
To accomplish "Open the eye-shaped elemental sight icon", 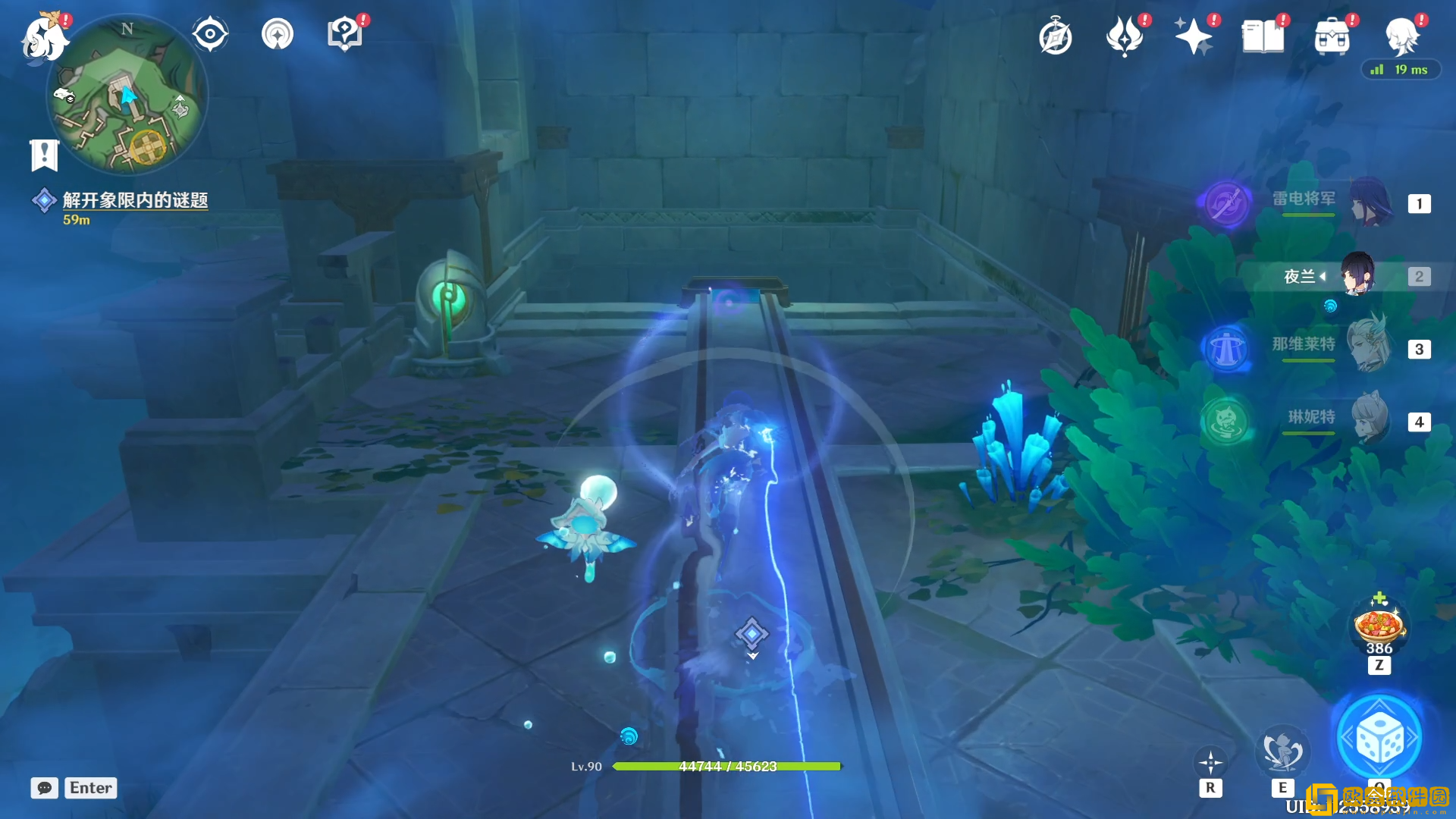I will 210,34.
